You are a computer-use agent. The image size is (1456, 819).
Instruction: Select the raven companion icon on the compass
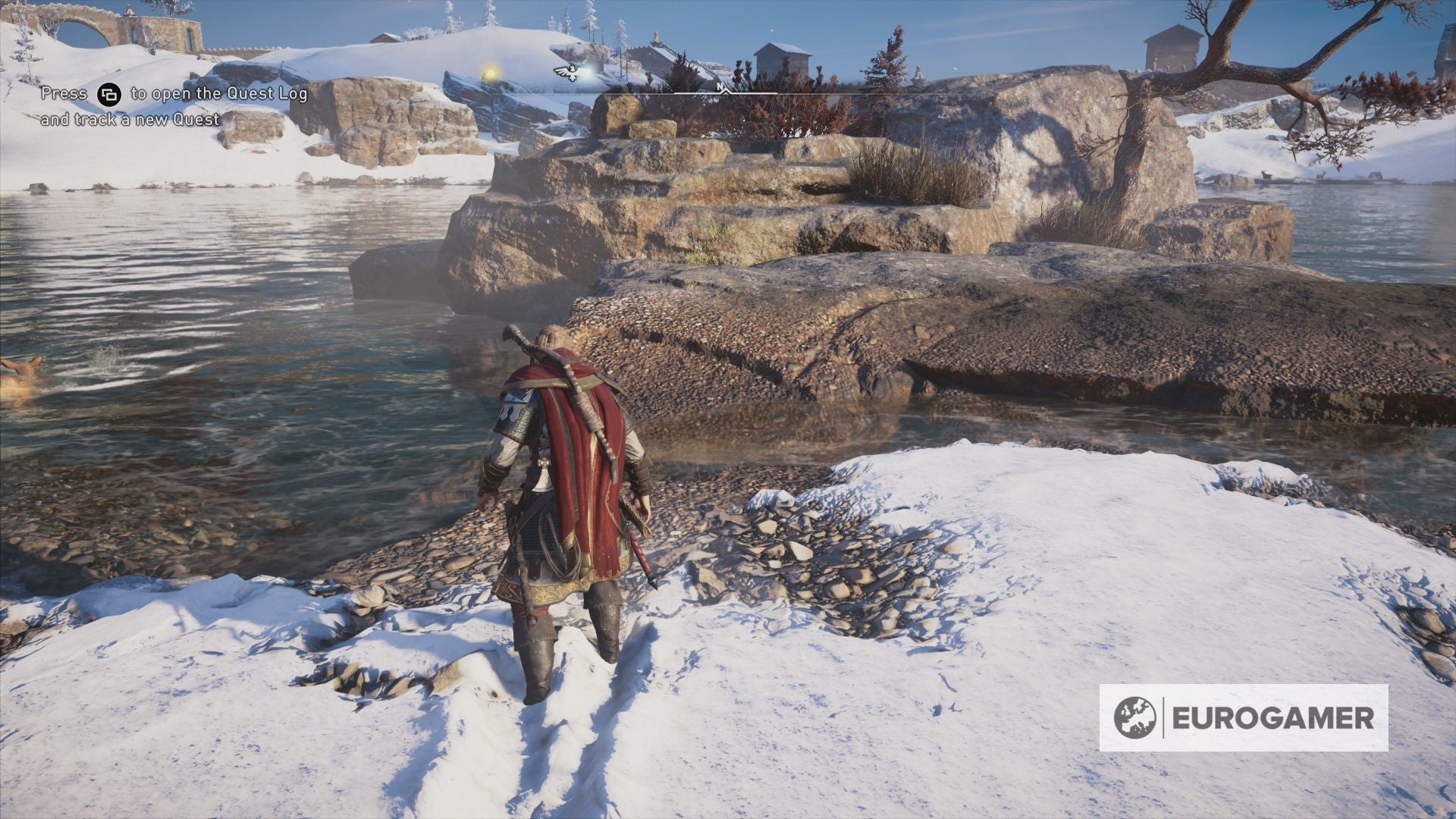tap(566, 72)
